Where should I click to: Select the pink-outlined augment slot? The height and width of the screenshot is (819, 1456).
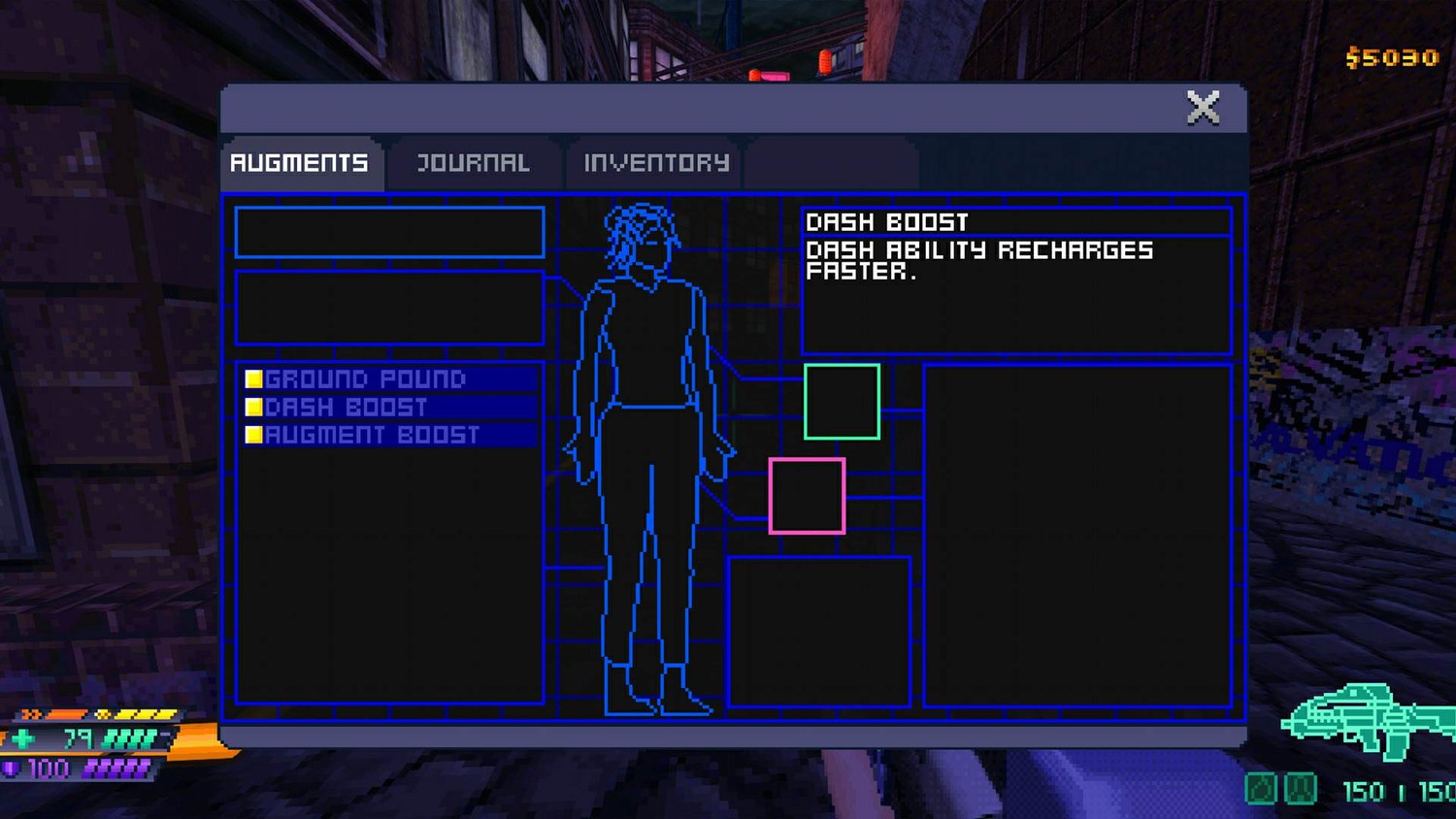pyautogui.click(x=807, y=496)
